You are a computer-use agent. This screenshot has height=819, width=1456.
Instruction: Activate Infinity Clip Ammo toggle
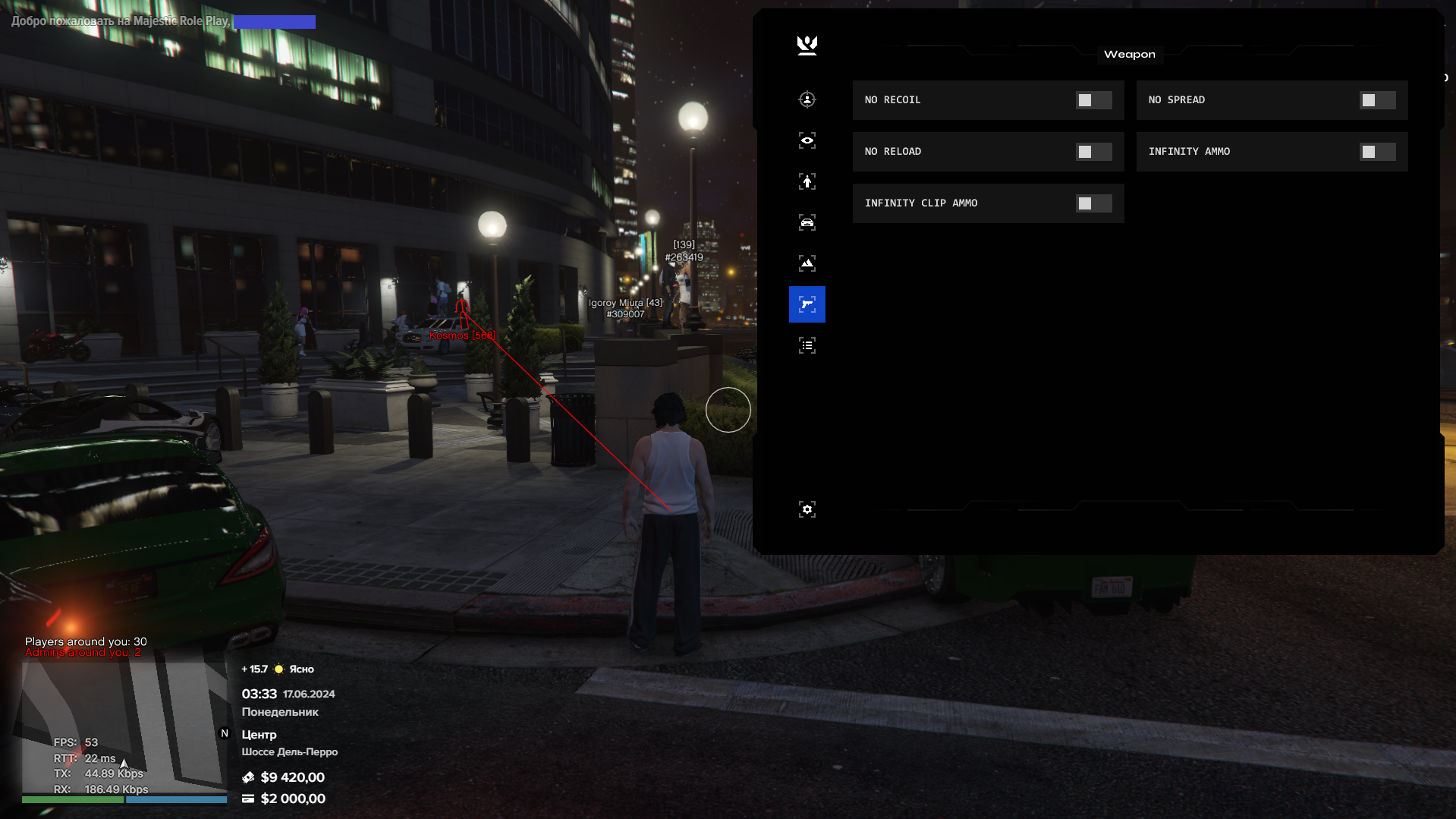click(1093, 203)
